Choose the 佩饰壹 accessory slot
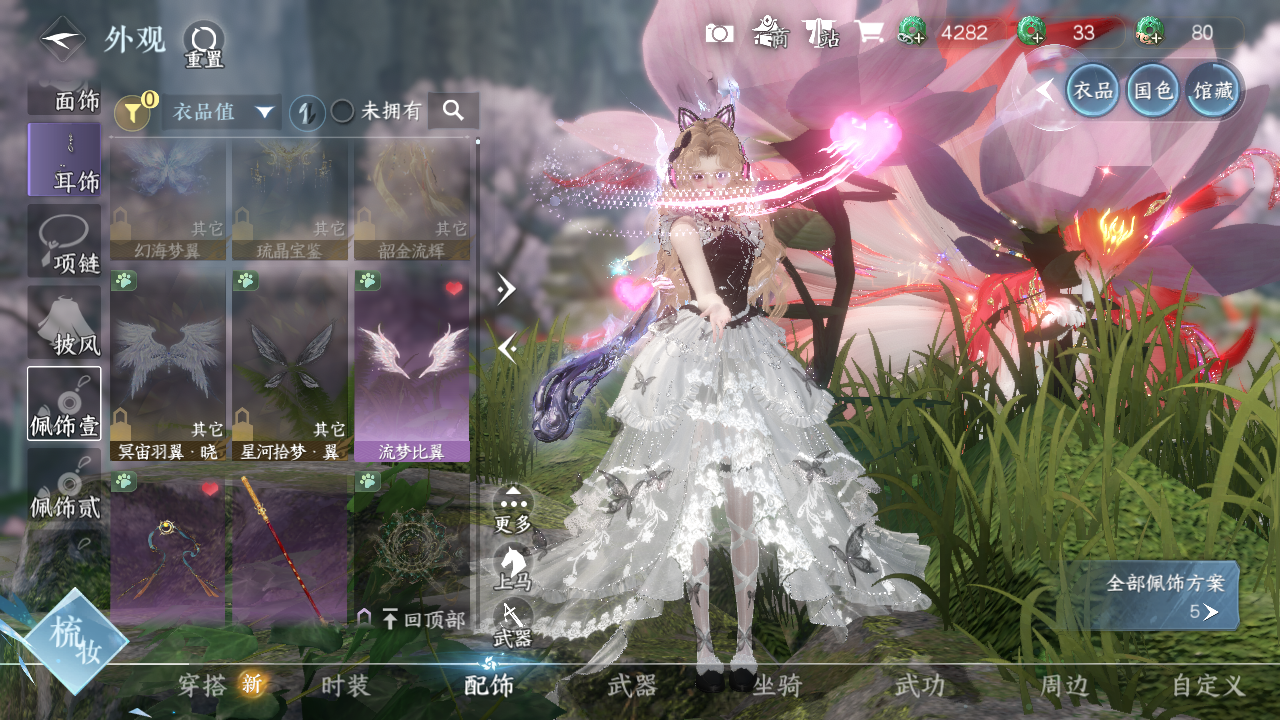This screenshot has height=720, width=1280. click(64, 404)
